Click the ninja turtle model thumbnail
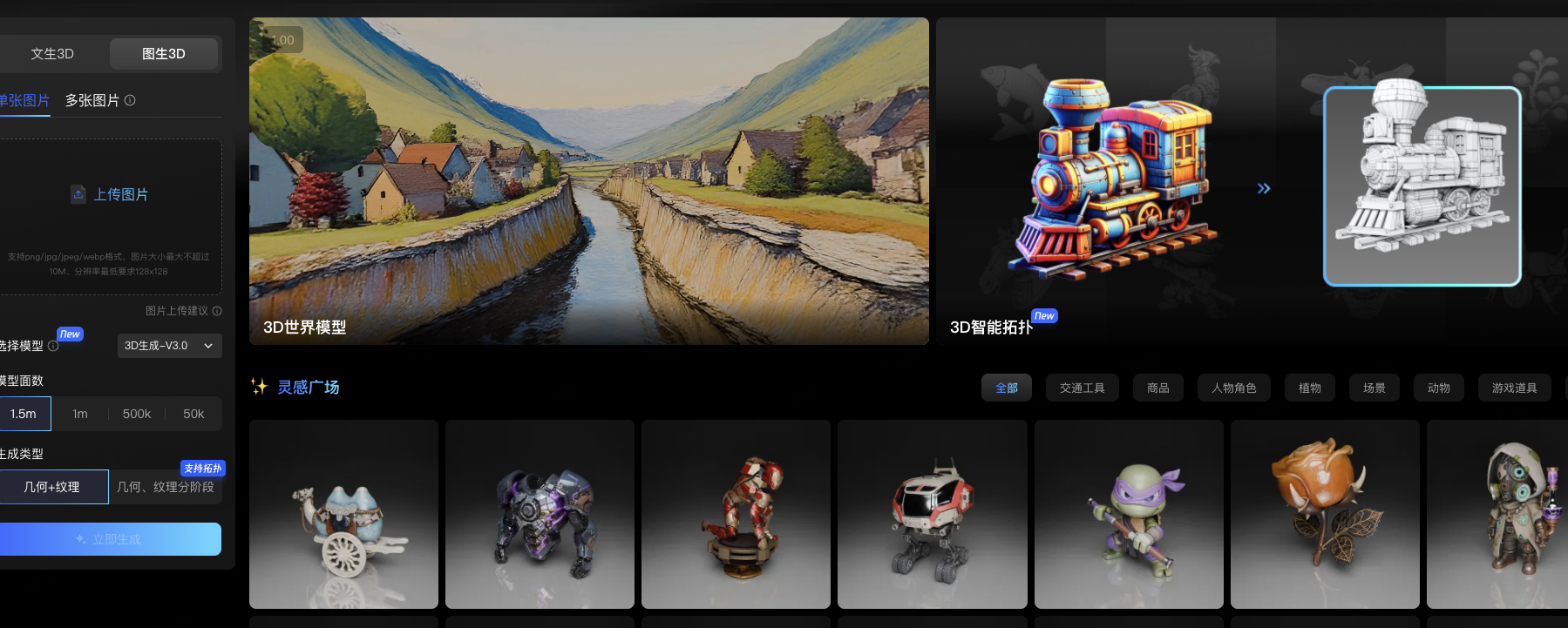1568x628 pixels. click(x=1128, y=514)
